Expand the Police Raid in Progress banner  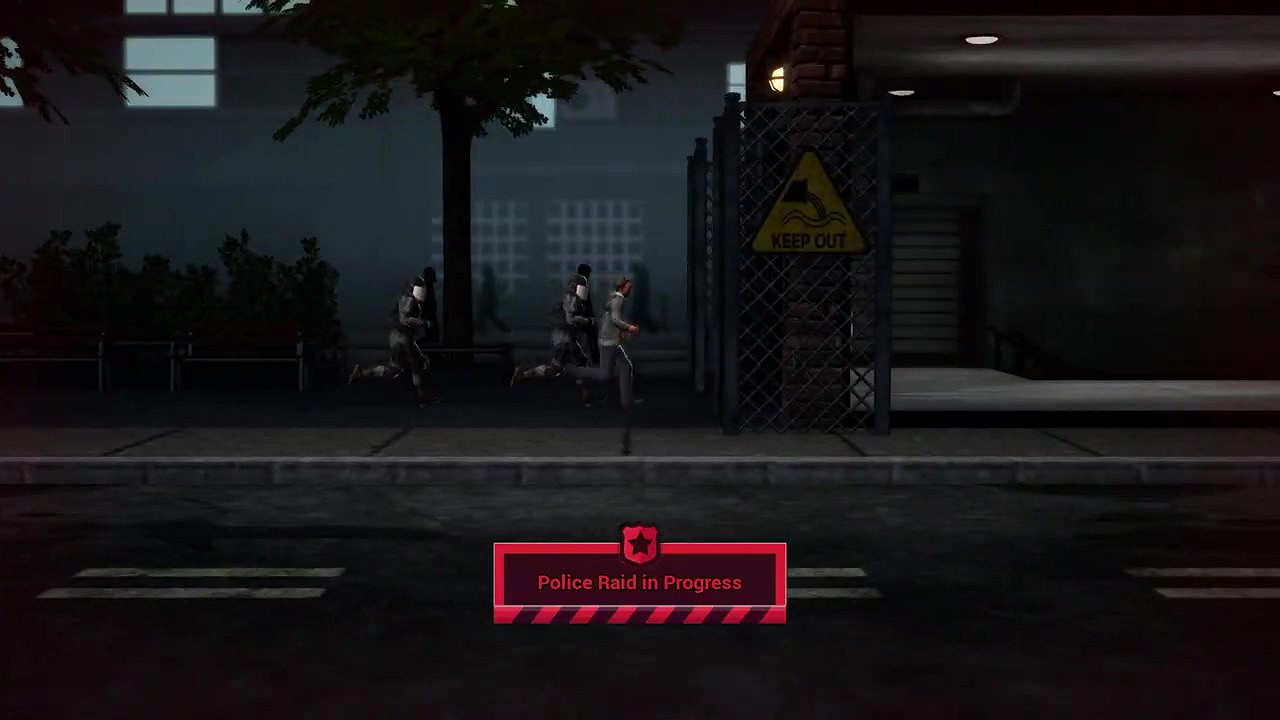pyautogui.click(x=640, y=582)
